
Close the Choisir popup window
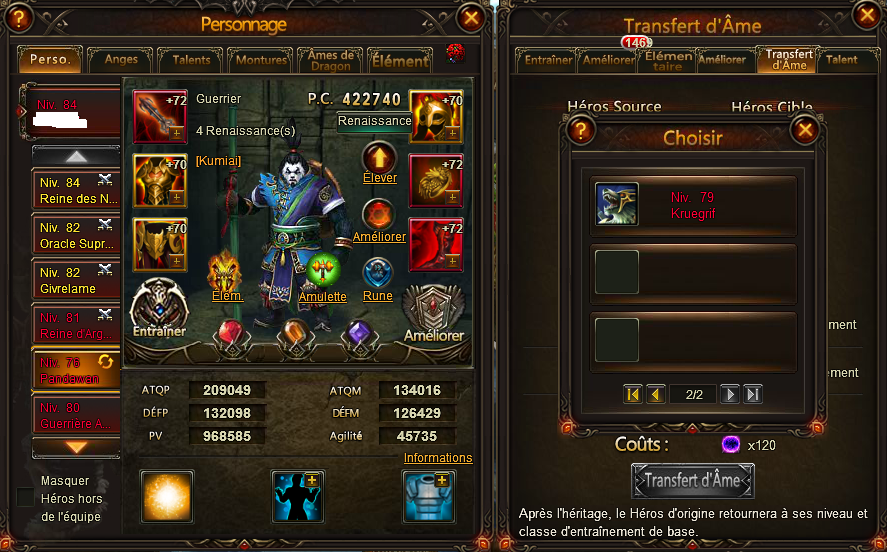pos(804,130)
